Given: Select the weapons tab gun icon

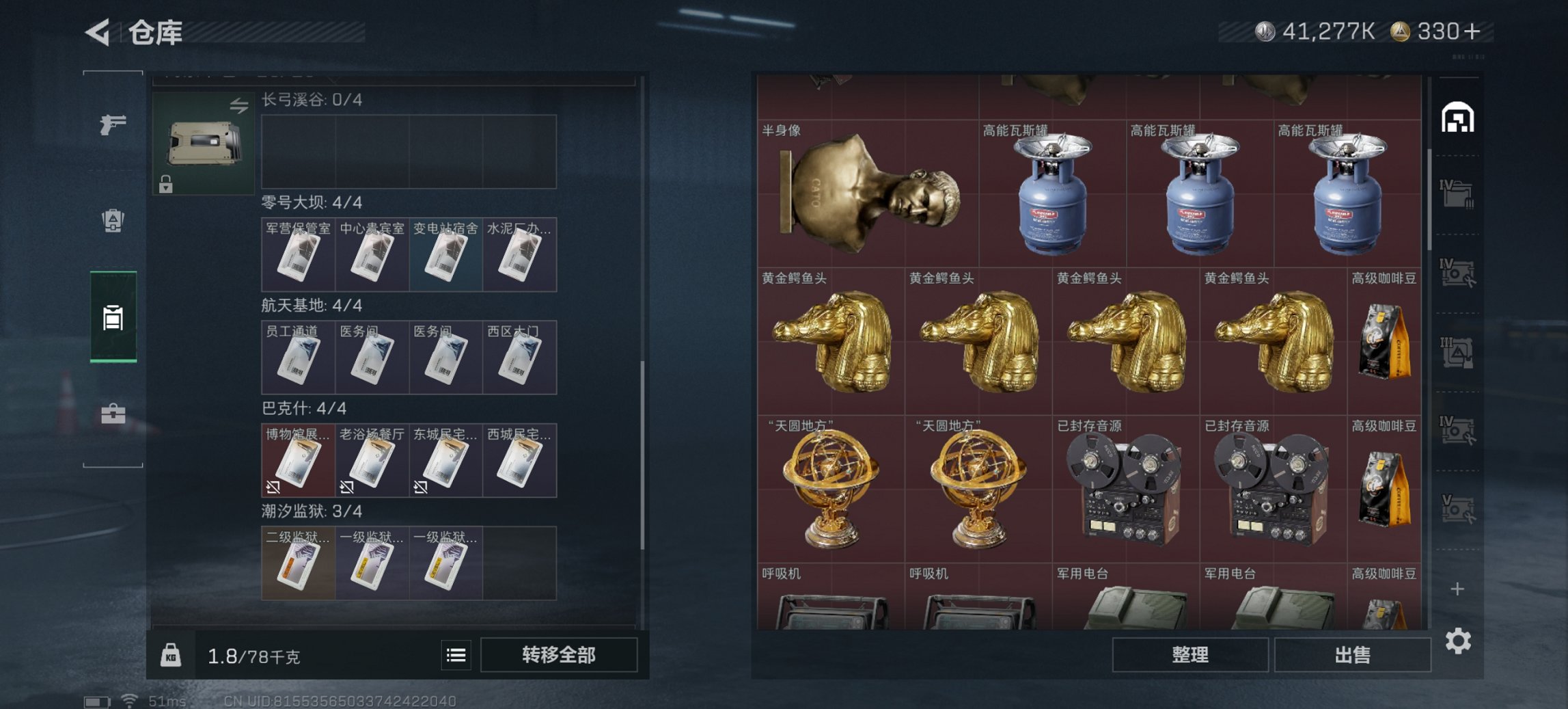Looking at the screenshot, I should click(x=112, y=123).
